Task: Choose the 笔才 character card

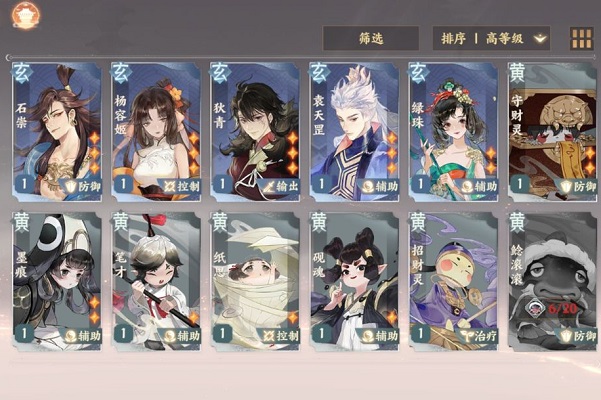Action: click(x=155, y=280)
